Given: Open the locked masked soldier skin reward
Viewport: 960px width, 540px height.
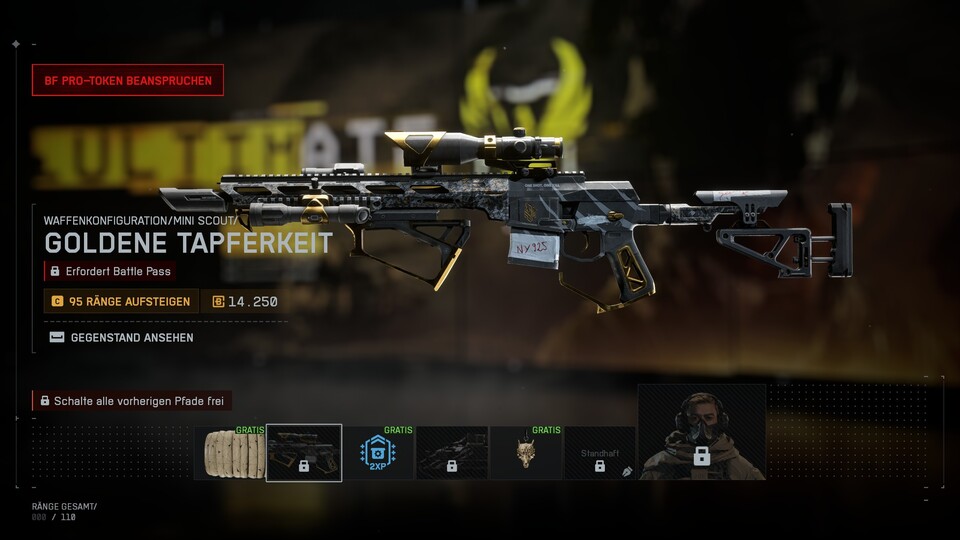Looking at the screenshot, I should 702,432.
